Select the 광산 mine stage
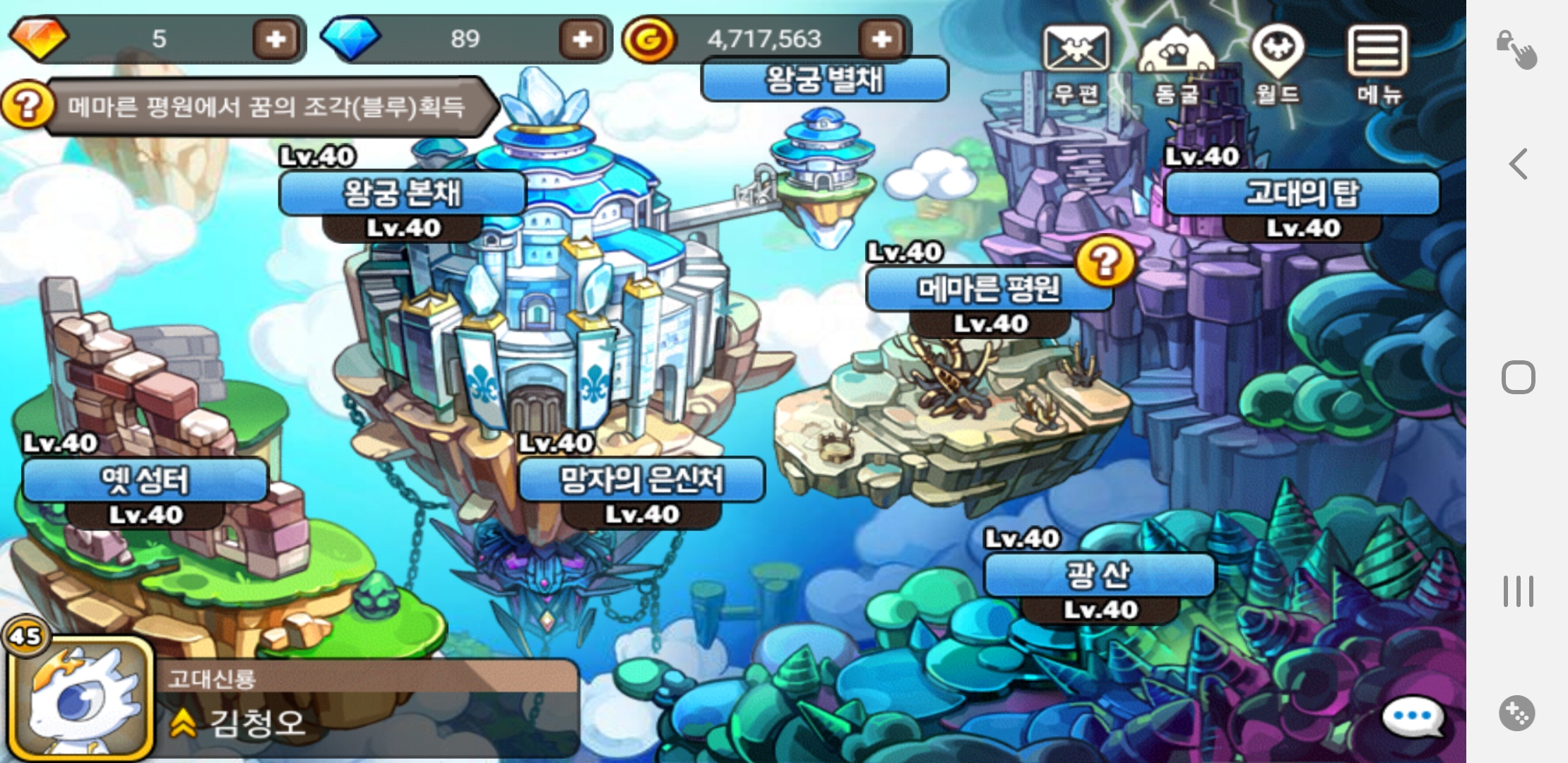Viewport: 1568px width, 763px height. click(x=1099, y=575)
